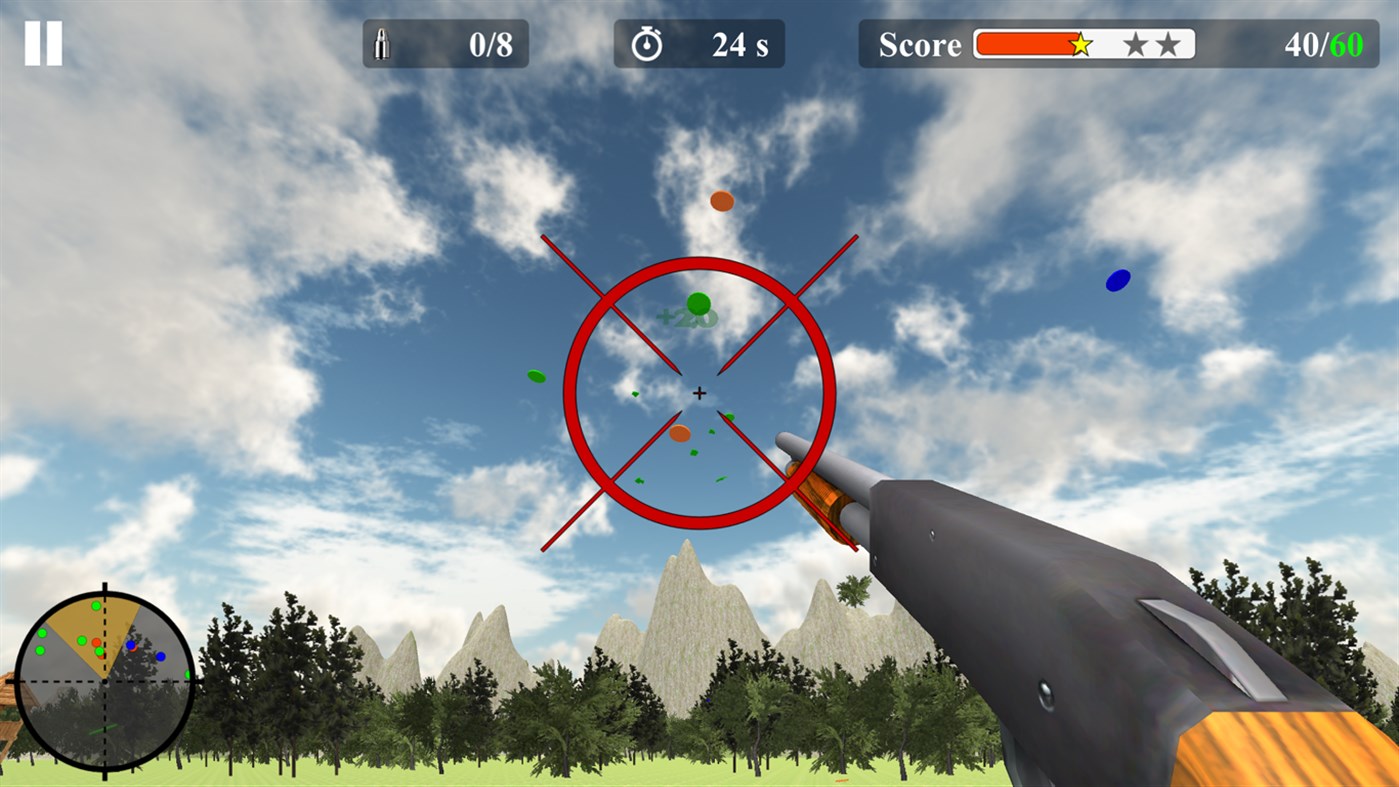Shoot the small green clay left of reticle

click(x=536, y=377)
